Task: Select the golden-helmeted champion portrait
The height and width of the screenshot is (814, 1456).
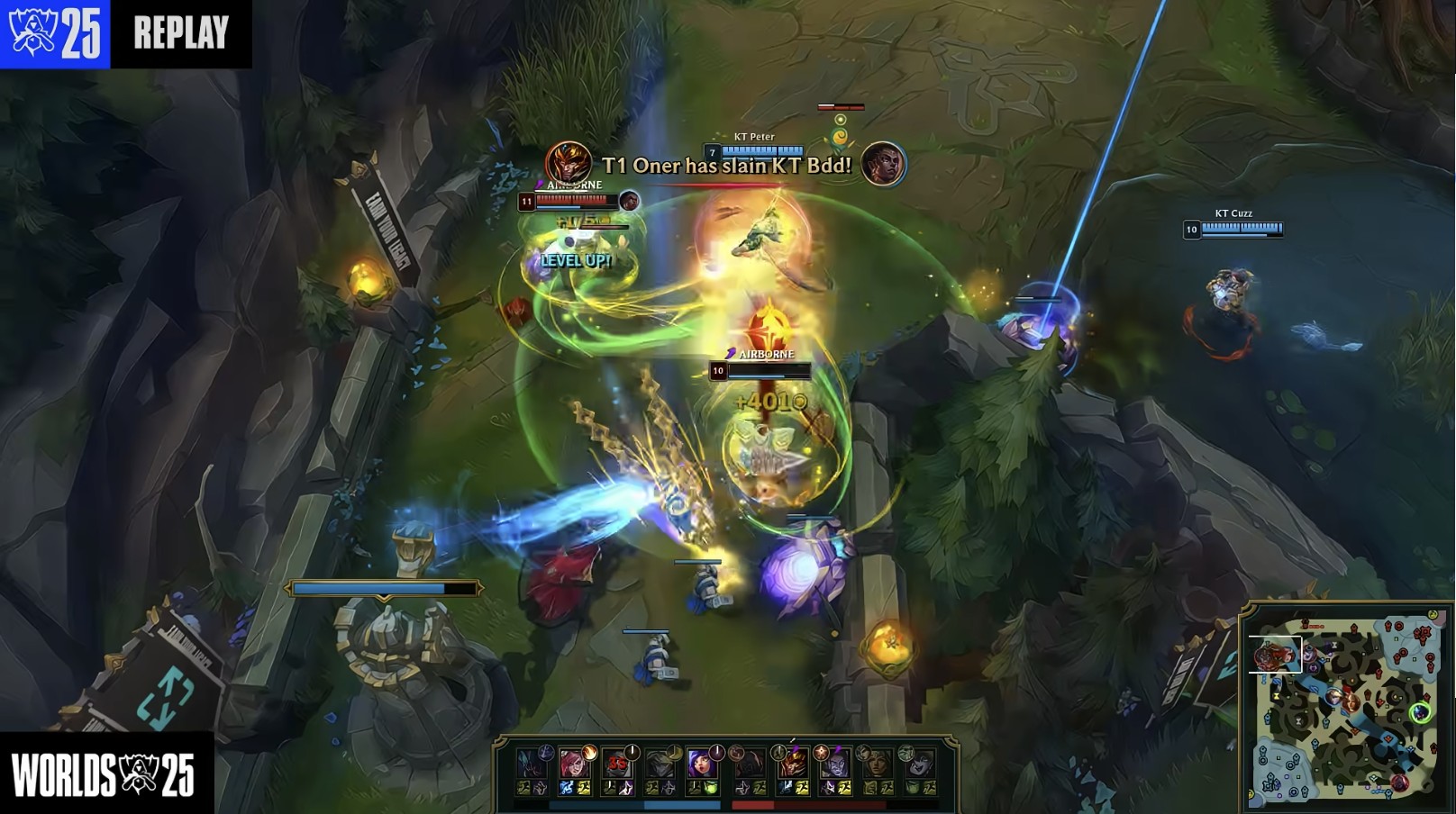Action: tap(792, 764)
